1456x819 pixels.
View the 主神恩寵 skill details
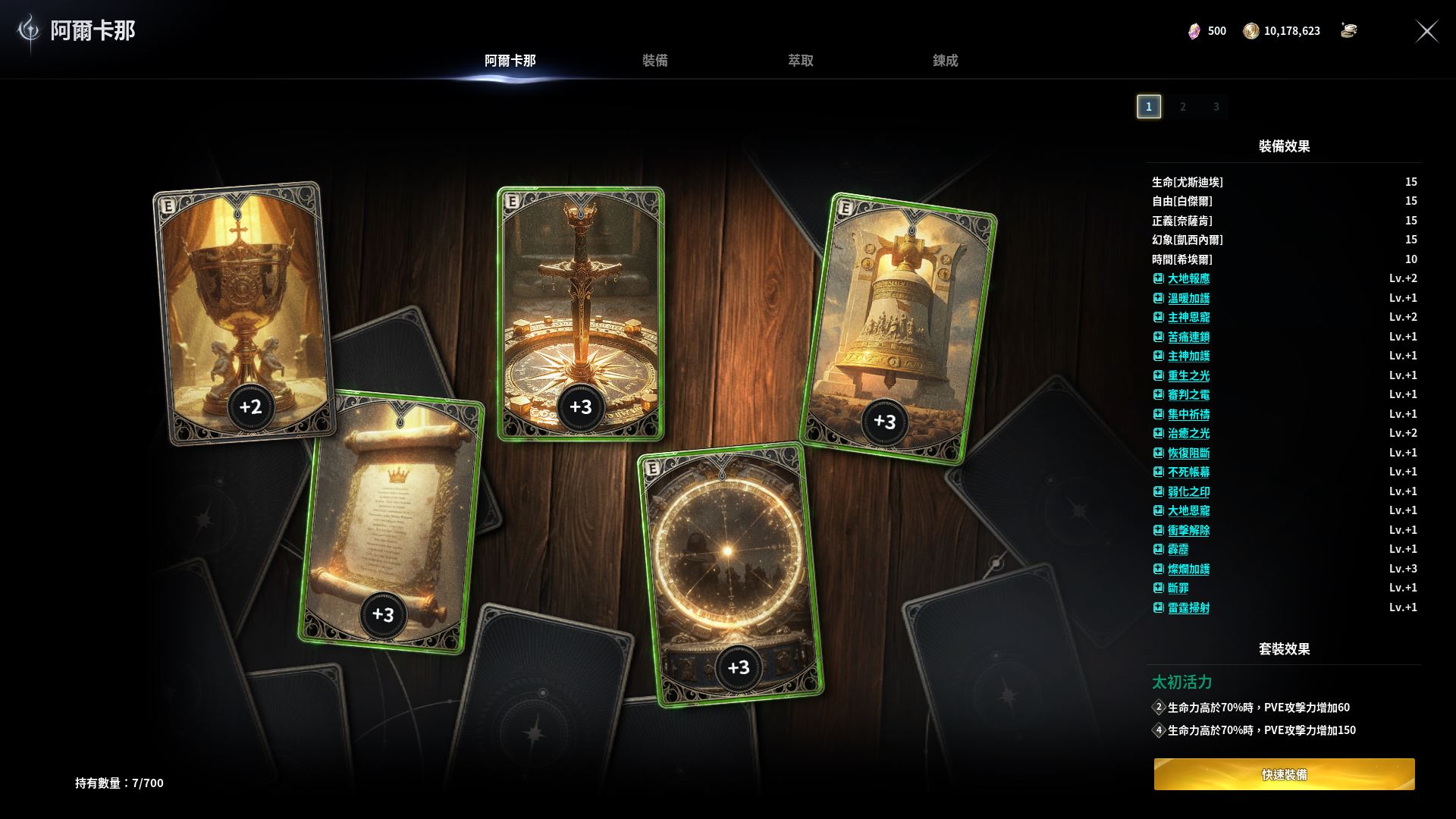pos(1188,318)
